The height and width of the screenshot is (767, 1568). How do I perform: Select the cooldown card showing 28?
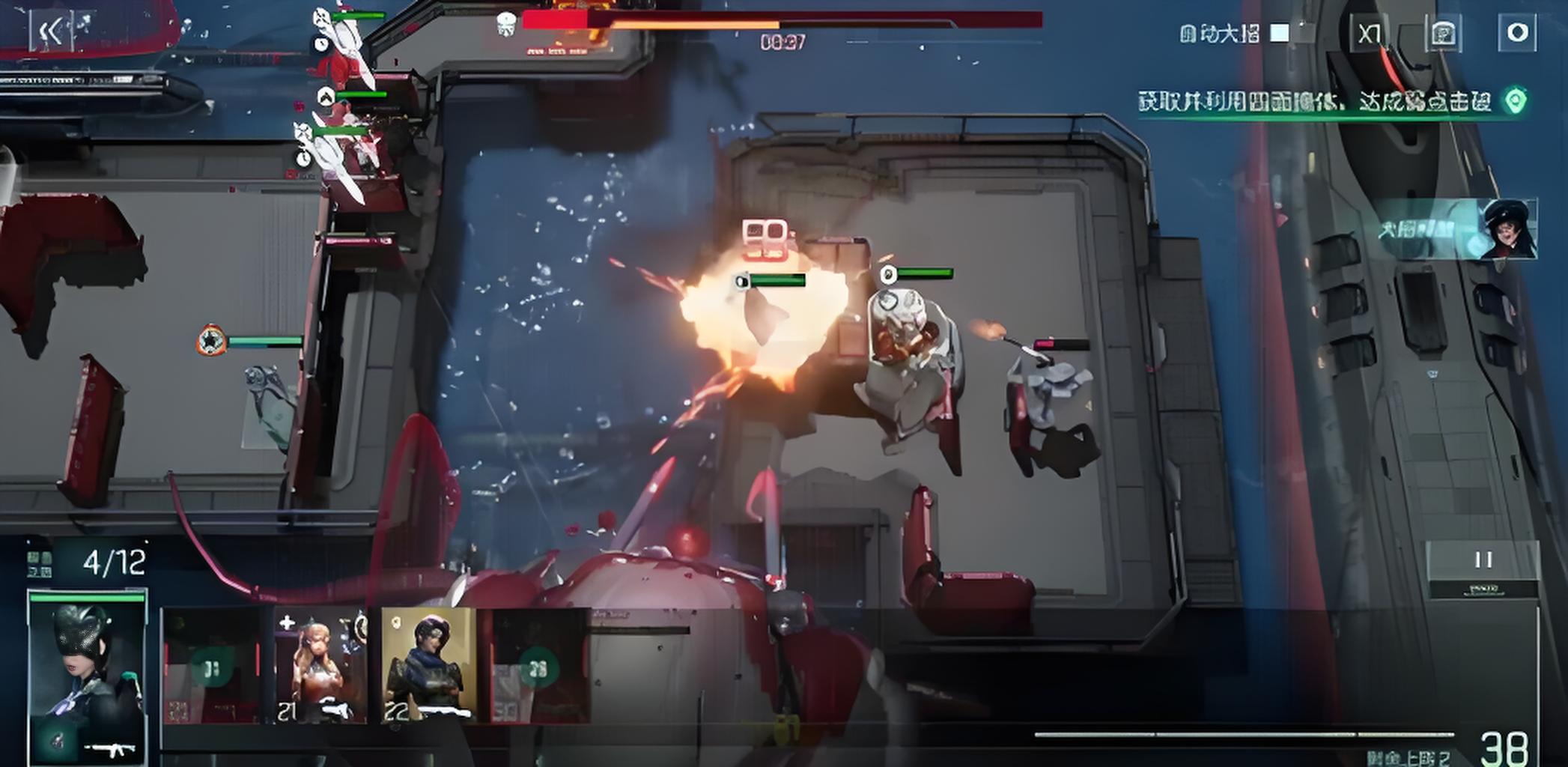tap(538, 666)
